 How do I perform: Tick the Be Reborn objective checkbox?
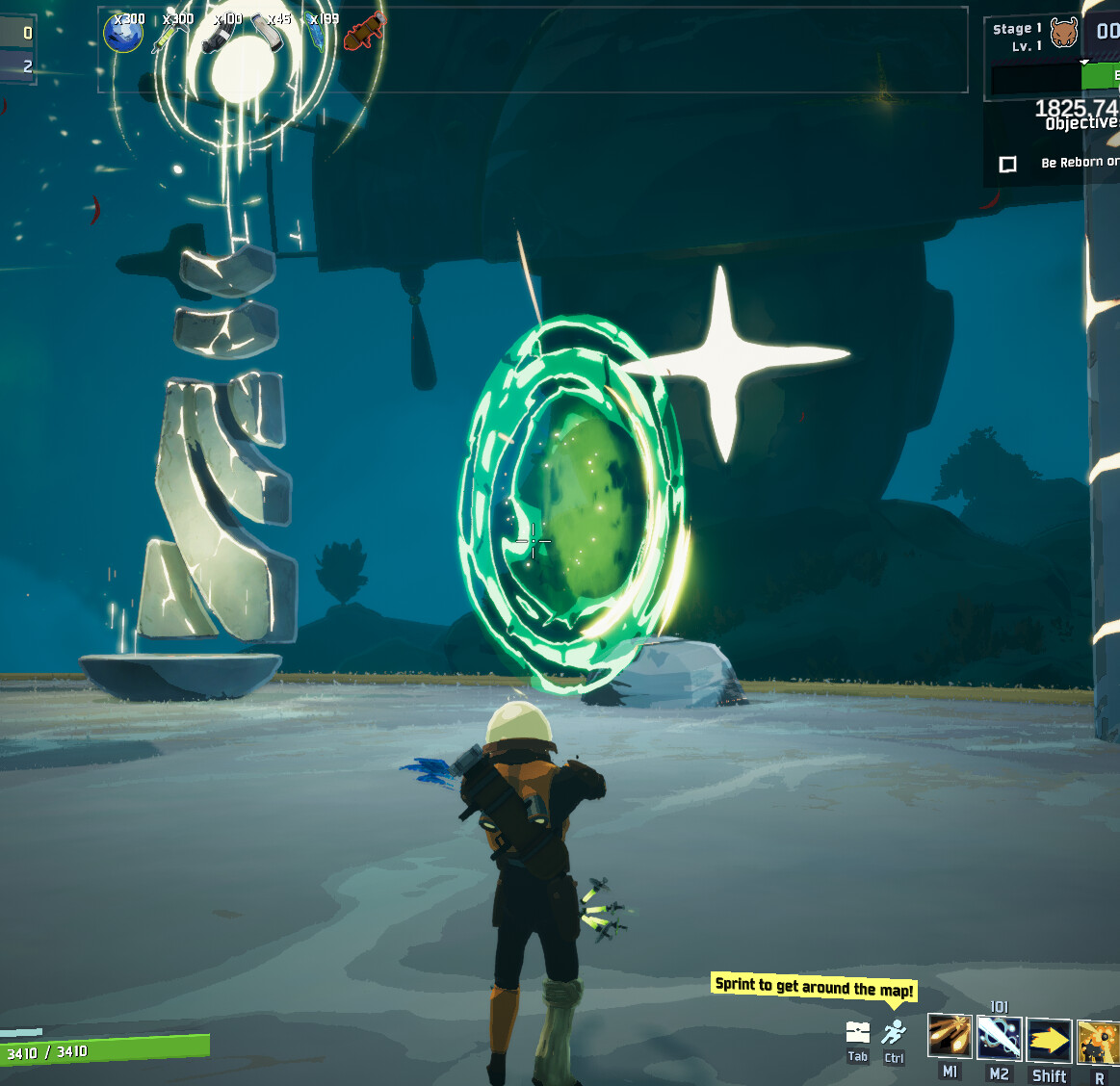pyautogui.click(x=1008, y=164)
